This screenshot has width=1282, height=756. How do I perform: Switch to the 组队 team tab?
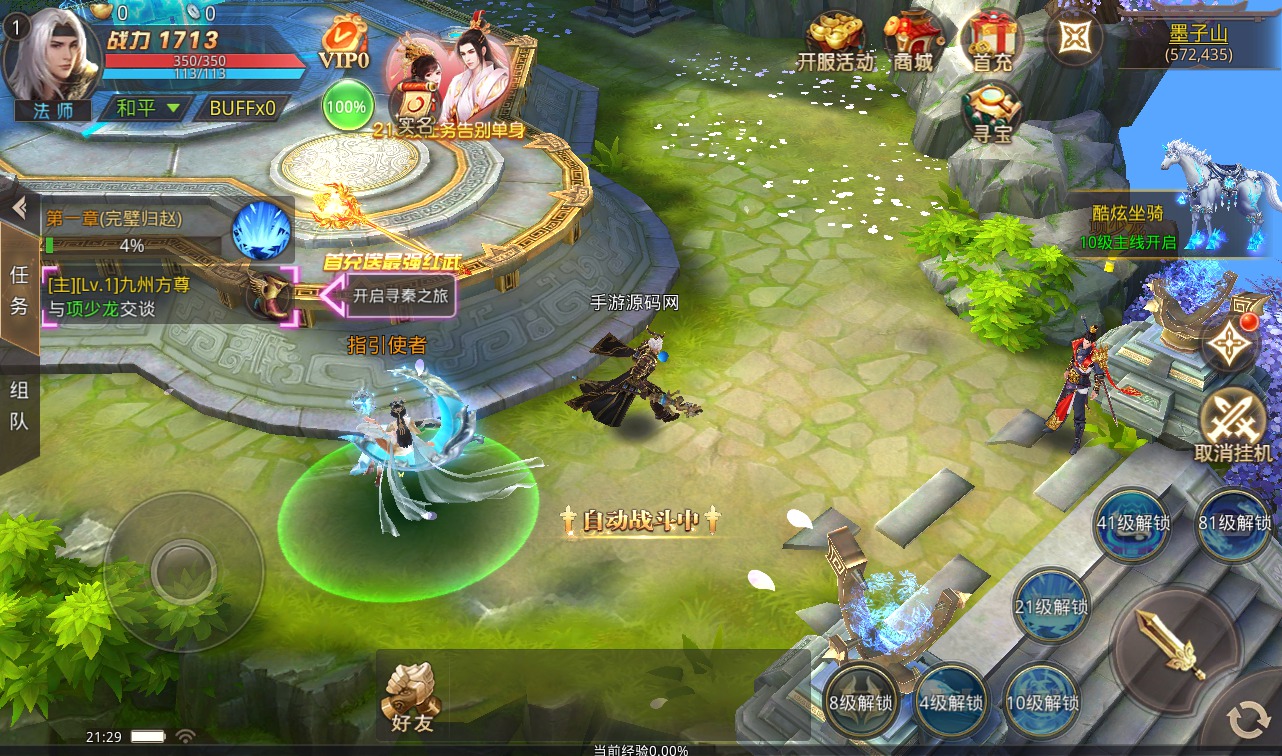point(19,405)
